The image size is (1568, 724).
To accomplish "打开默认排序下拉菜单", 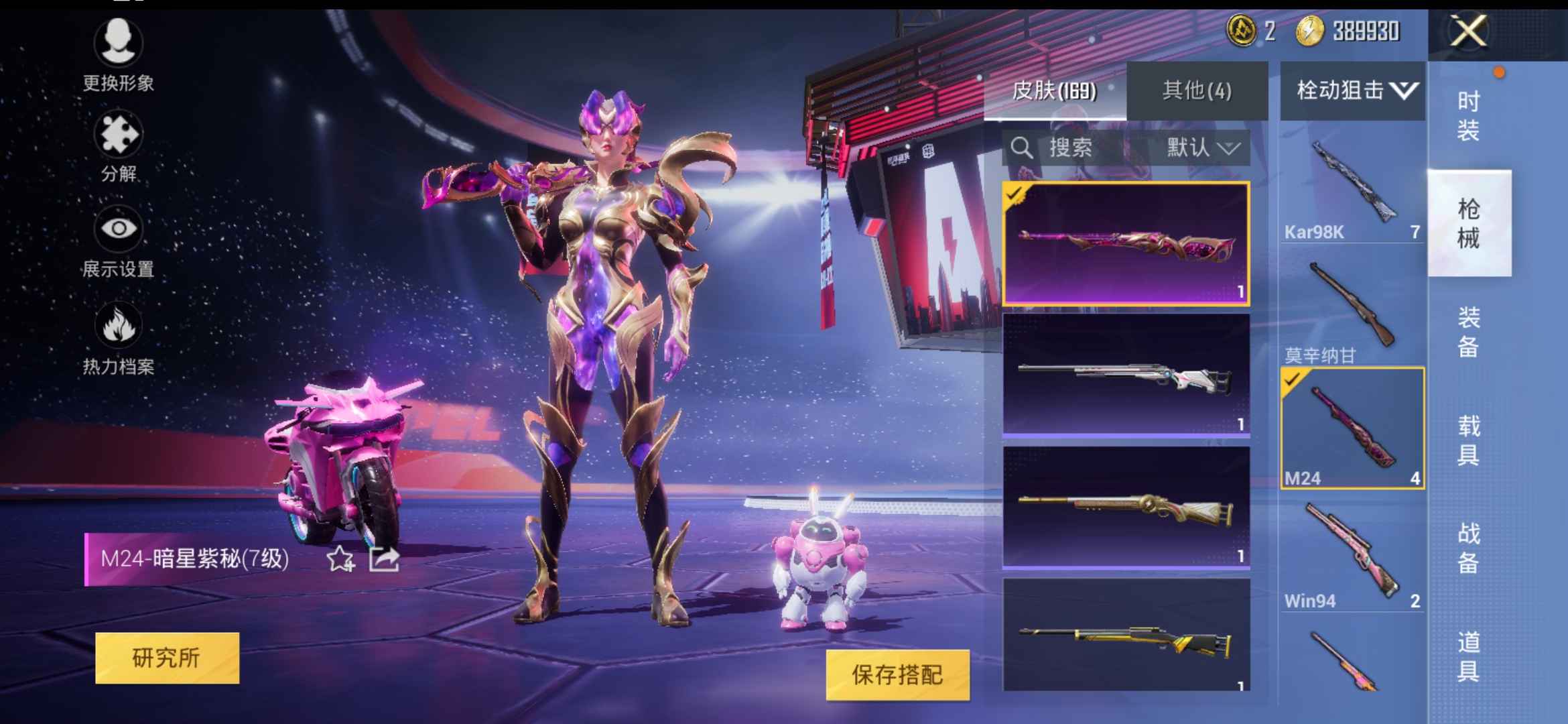I will point(1207,148).
